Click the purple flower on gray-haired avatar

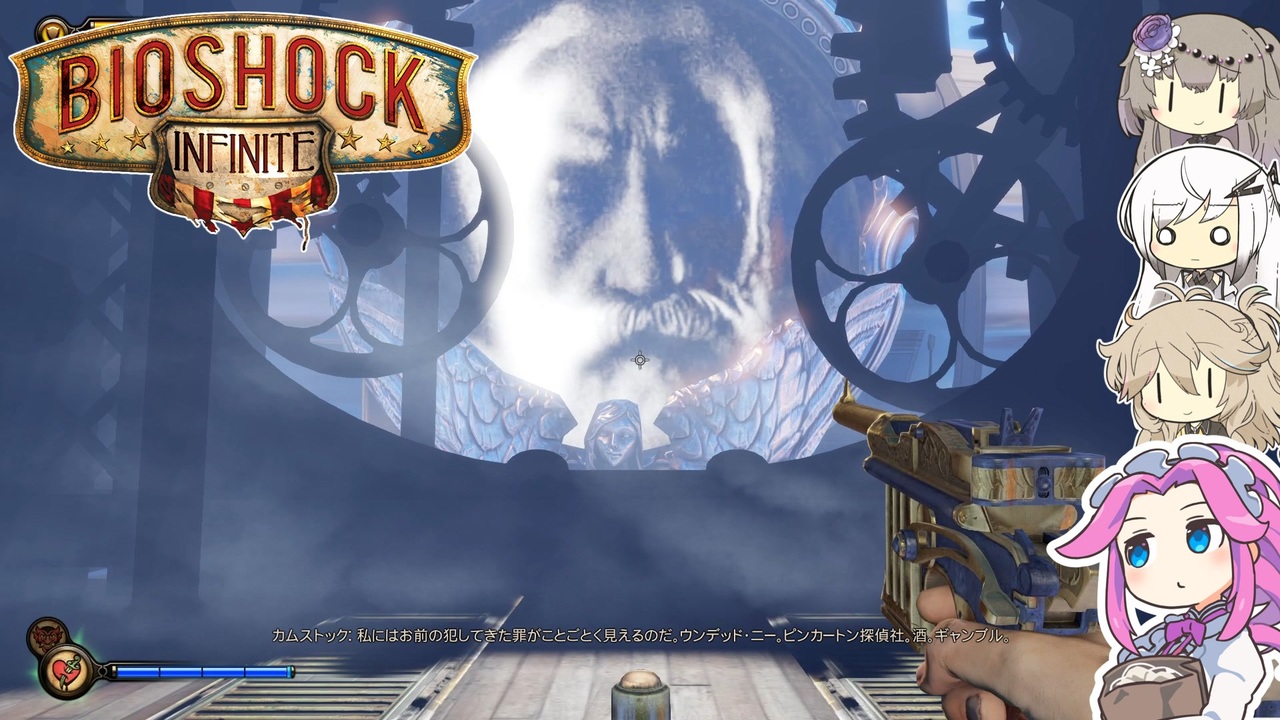pyautogui.click(x=1151, y=32)
